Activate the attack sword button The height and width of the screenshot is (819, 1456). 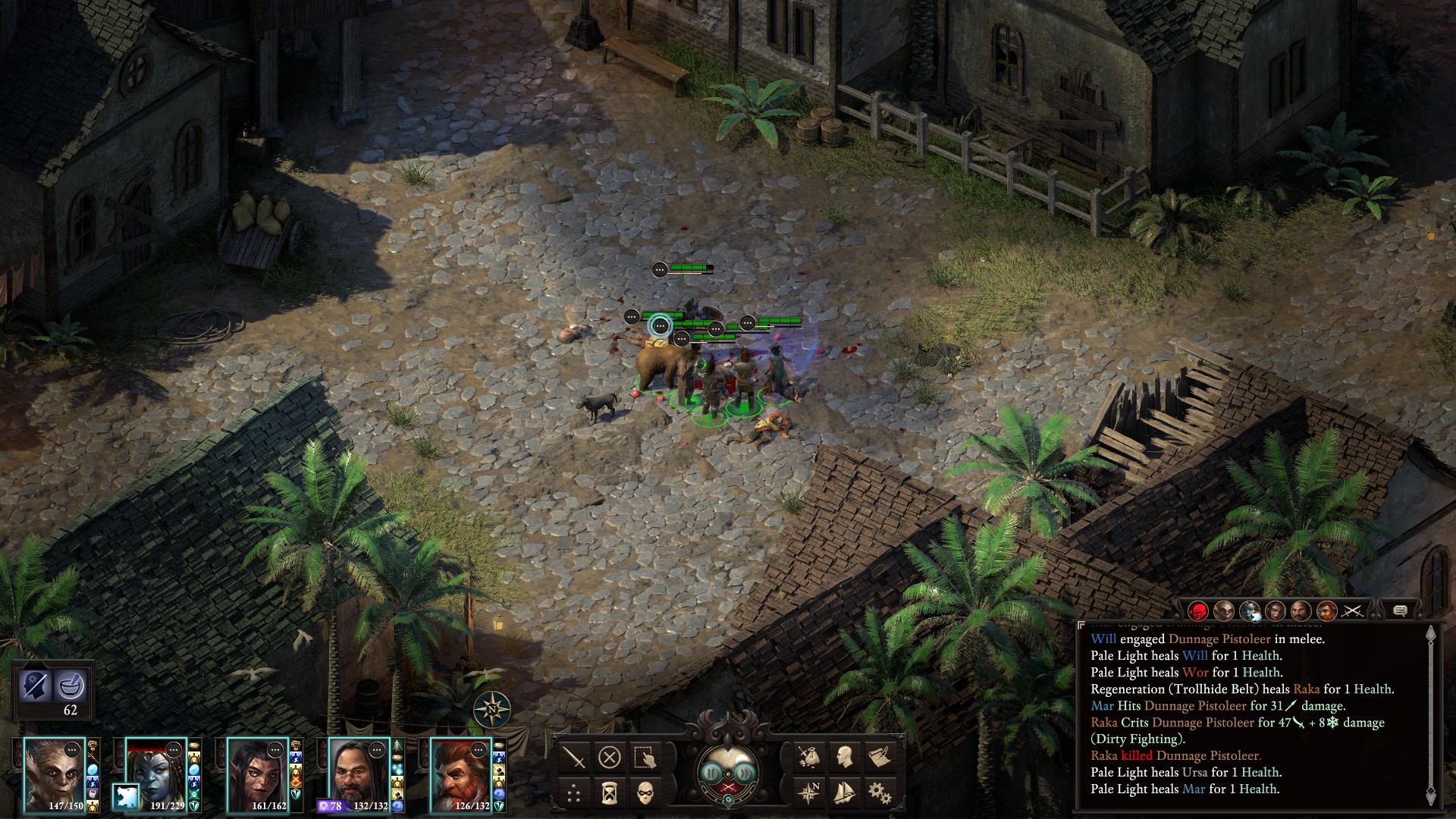pyautogui.click(x=574, y=757)
